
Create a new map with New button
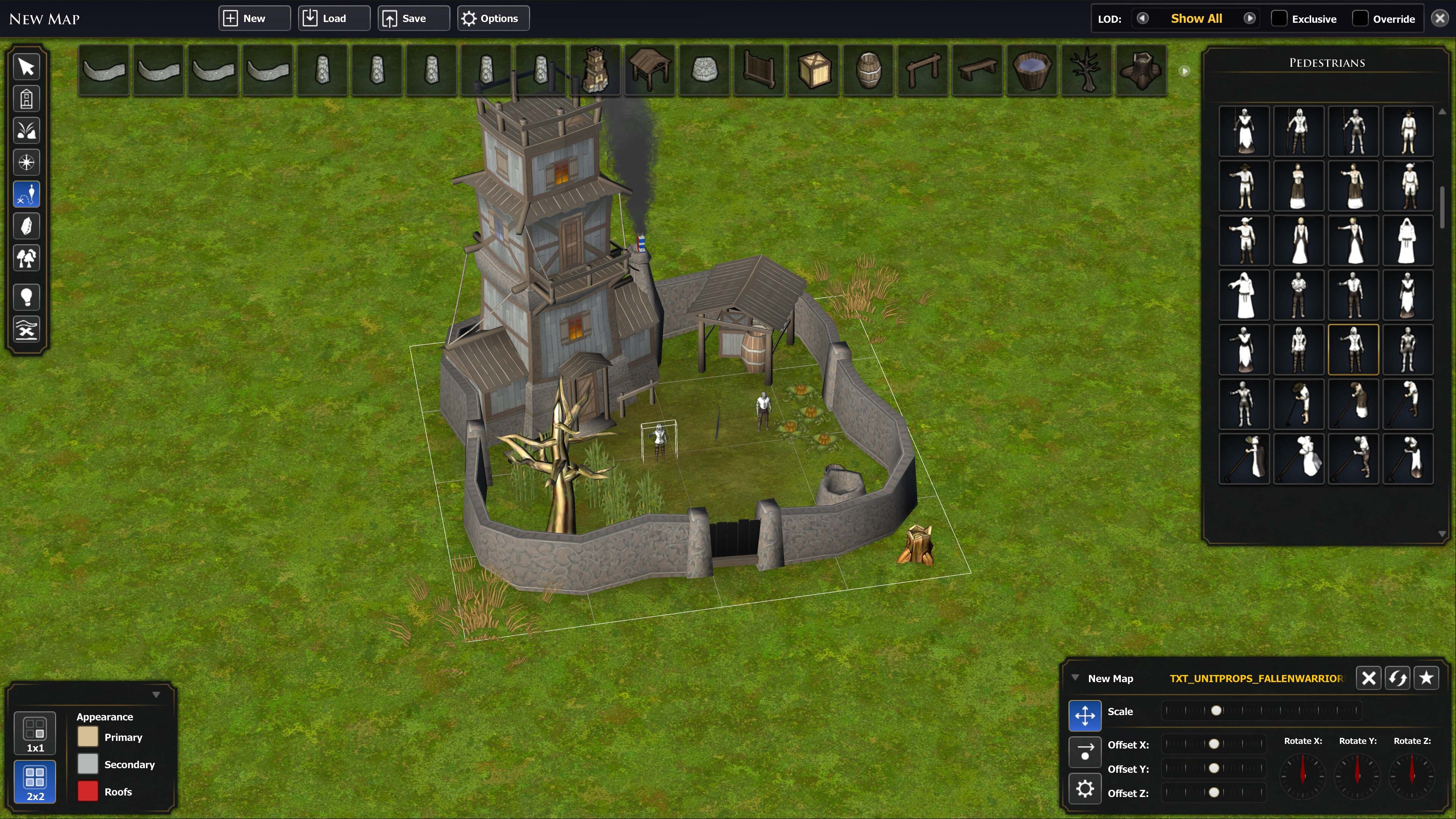tap(254, 19)
